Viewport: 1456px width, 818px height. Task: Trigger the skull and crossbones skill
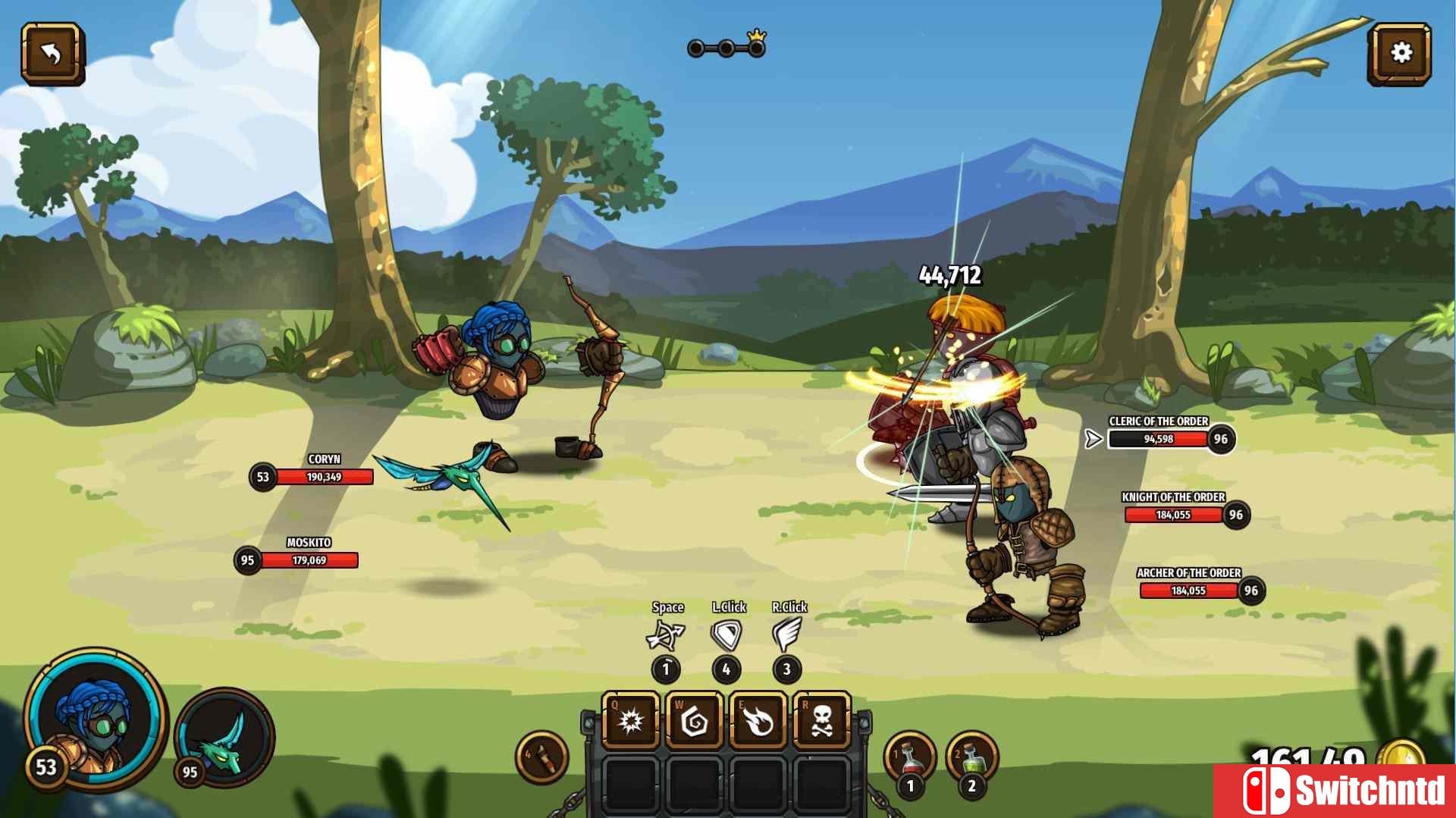[x=821, y=721]
